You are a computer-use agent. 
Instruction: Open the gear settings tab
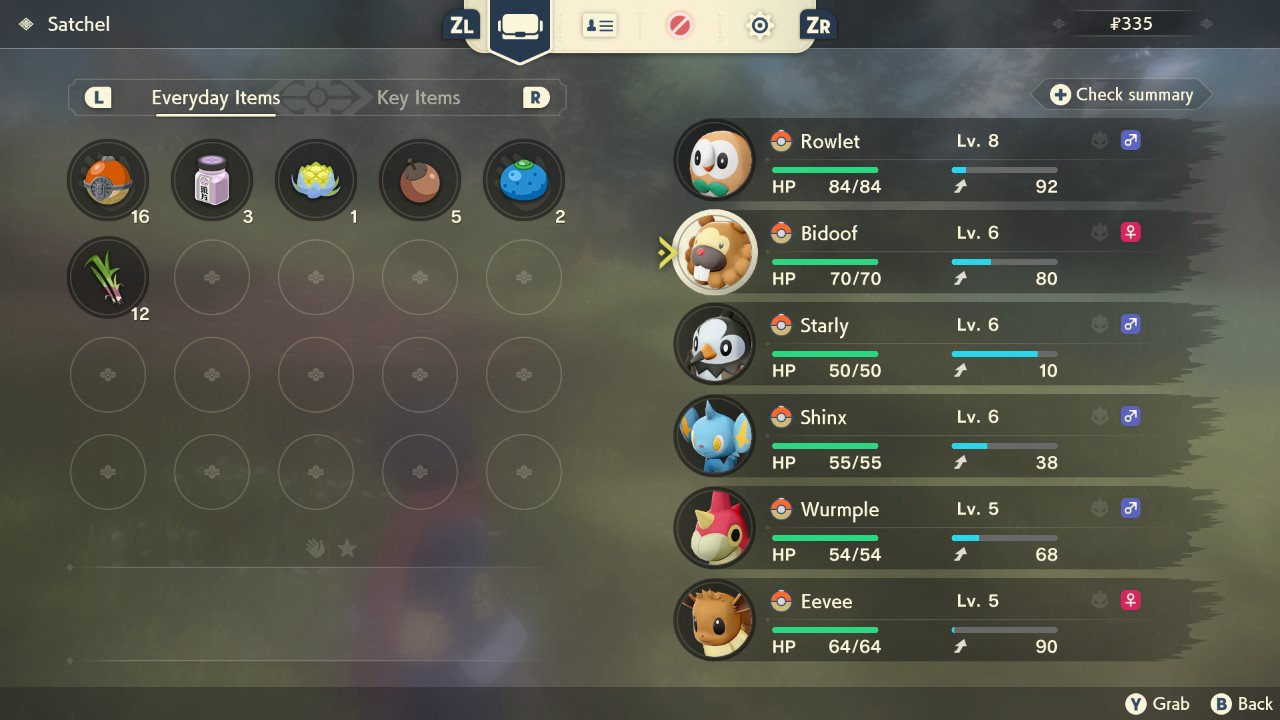[x=760, y=26]
